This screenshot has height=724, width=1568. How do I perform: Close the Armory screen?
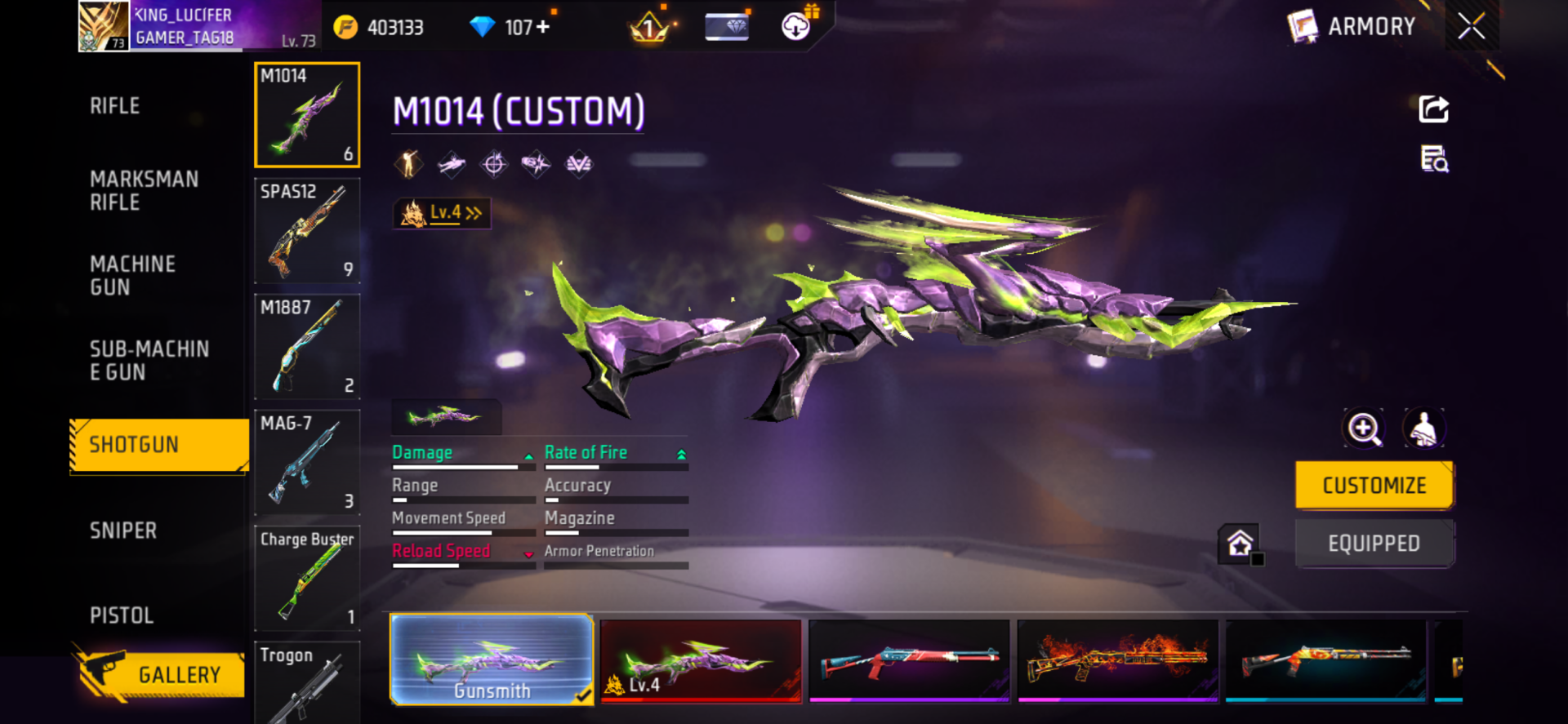(x=1471, y=26)
